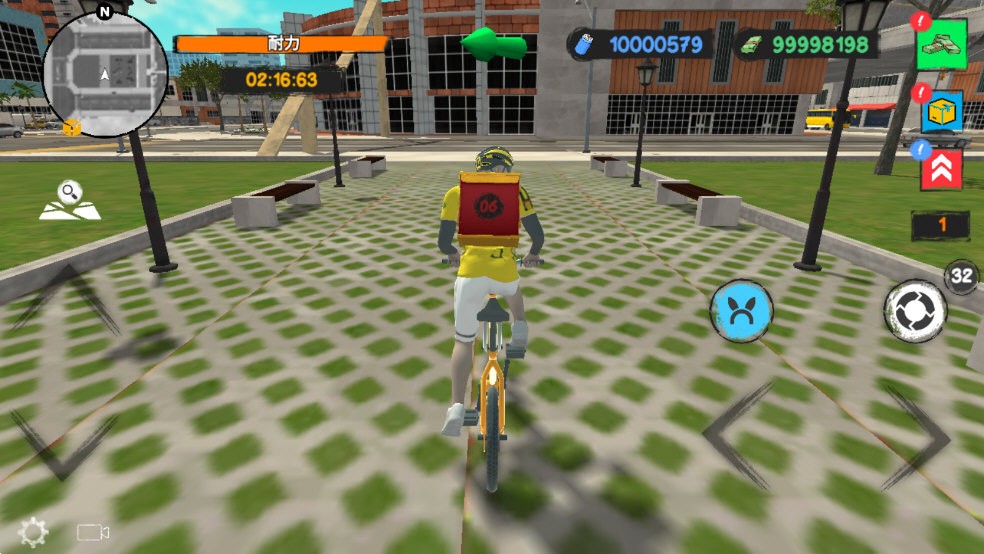
Task: Steer left with the left chevron
Action: click(737, 436)
